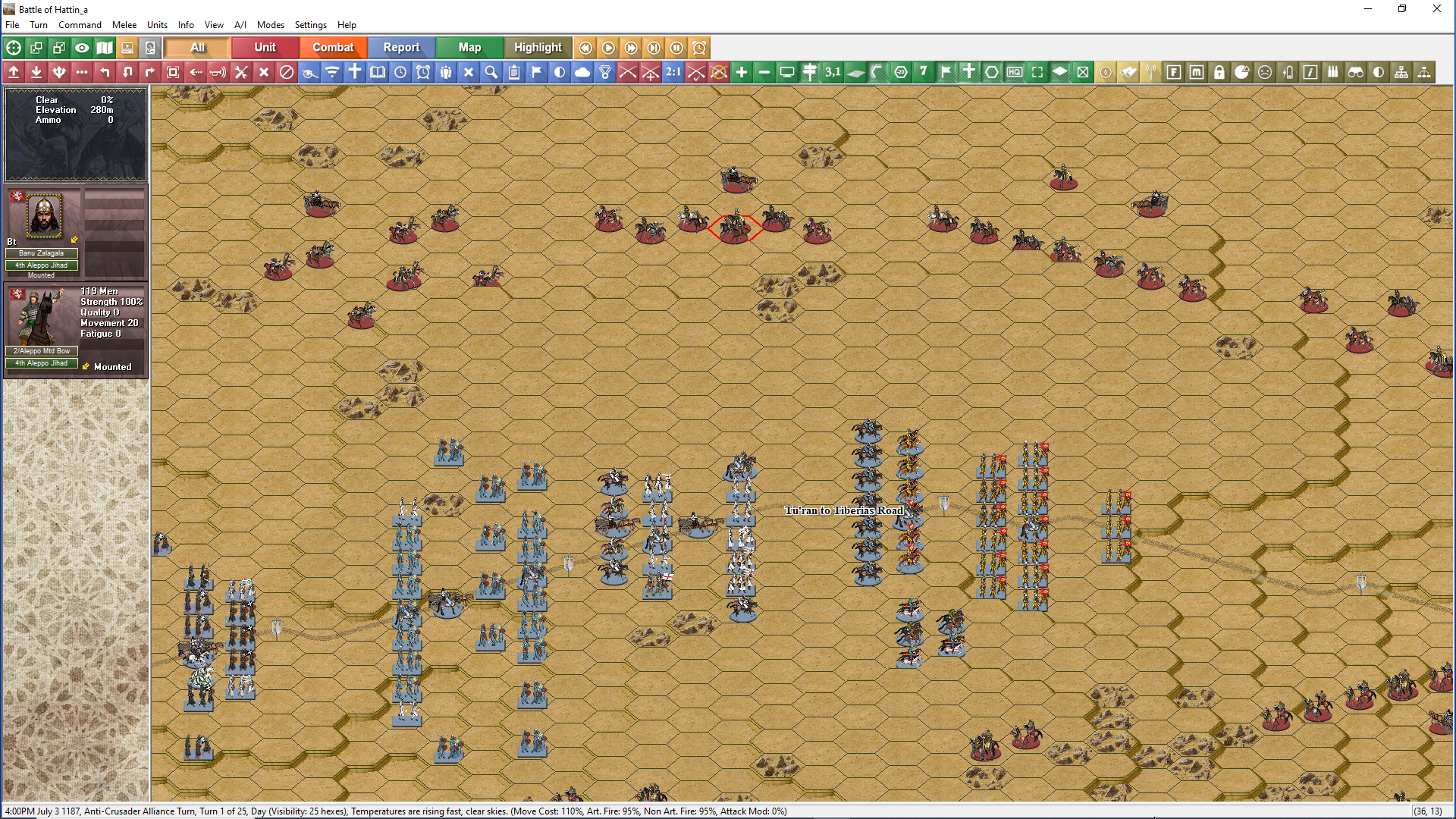Image resolution: width=1456 pixels, height=819 pixels.
Task: Click the pause playback button
Action: [x=676, y=48]
